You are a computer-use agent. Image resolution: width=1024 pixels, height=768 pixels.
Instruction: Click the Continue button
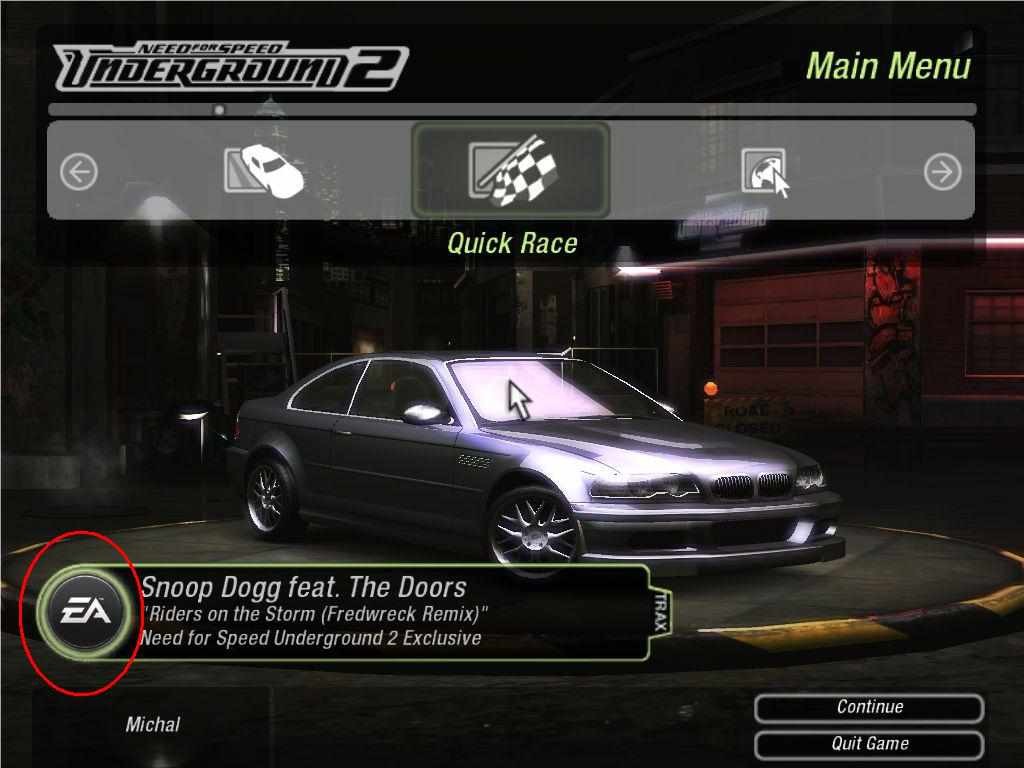pos(869,707)
